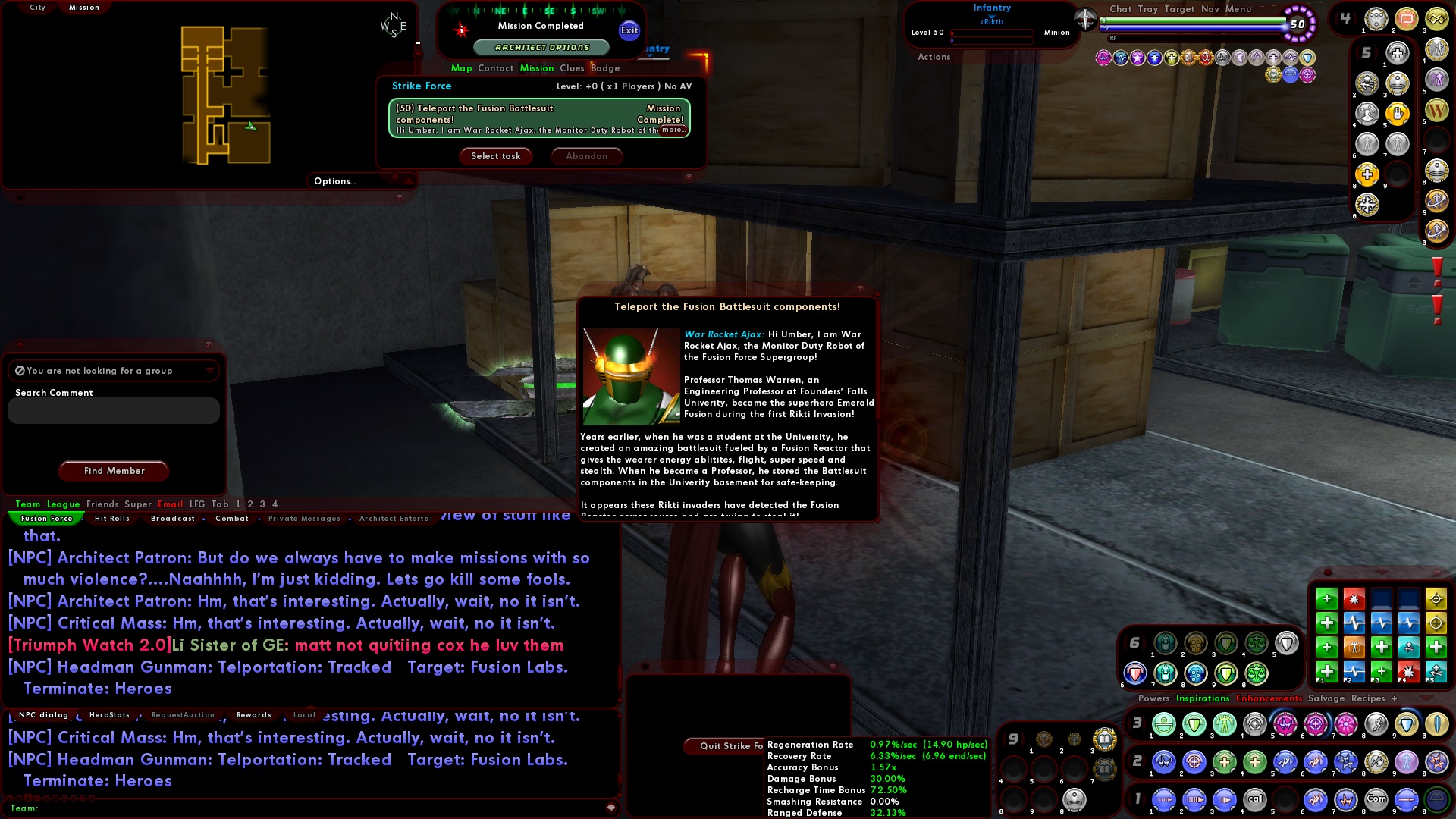
Task: Click the Com power icon in bottom tray 1
Action: click(1376, 799)
